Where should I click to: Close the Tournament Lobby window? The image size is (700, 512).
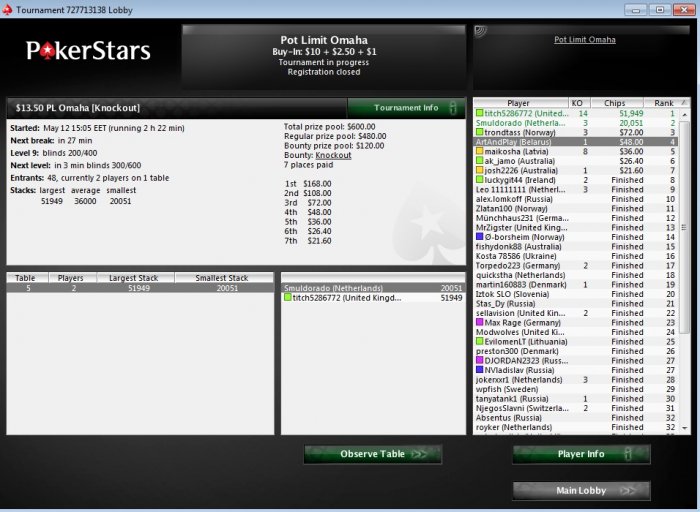(682, 9)
